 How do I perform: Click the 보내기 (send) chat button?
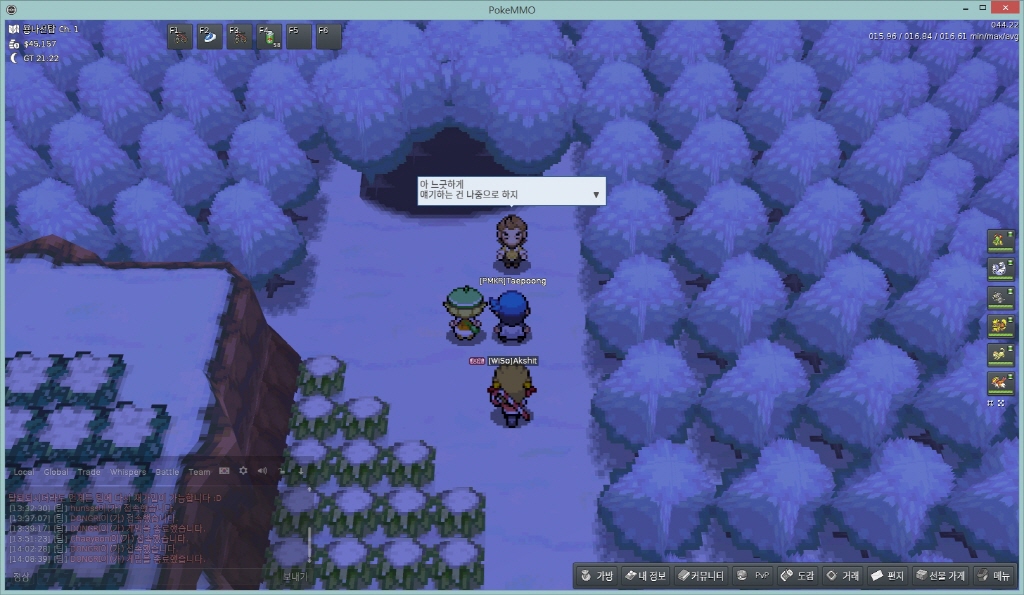coord(294,577)
